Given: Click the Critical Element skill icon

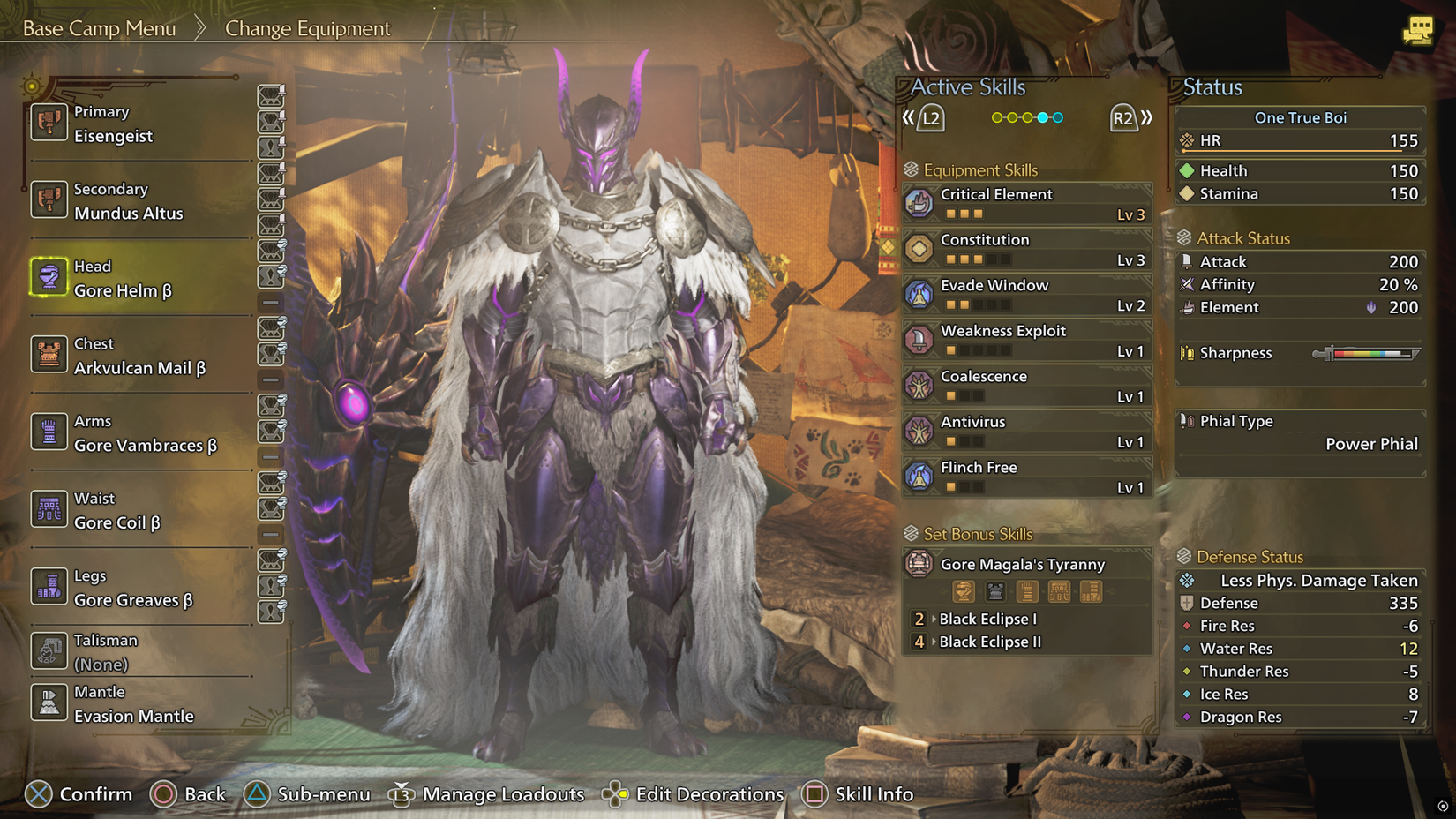Looking at the screenshot, I should point(920,202).
